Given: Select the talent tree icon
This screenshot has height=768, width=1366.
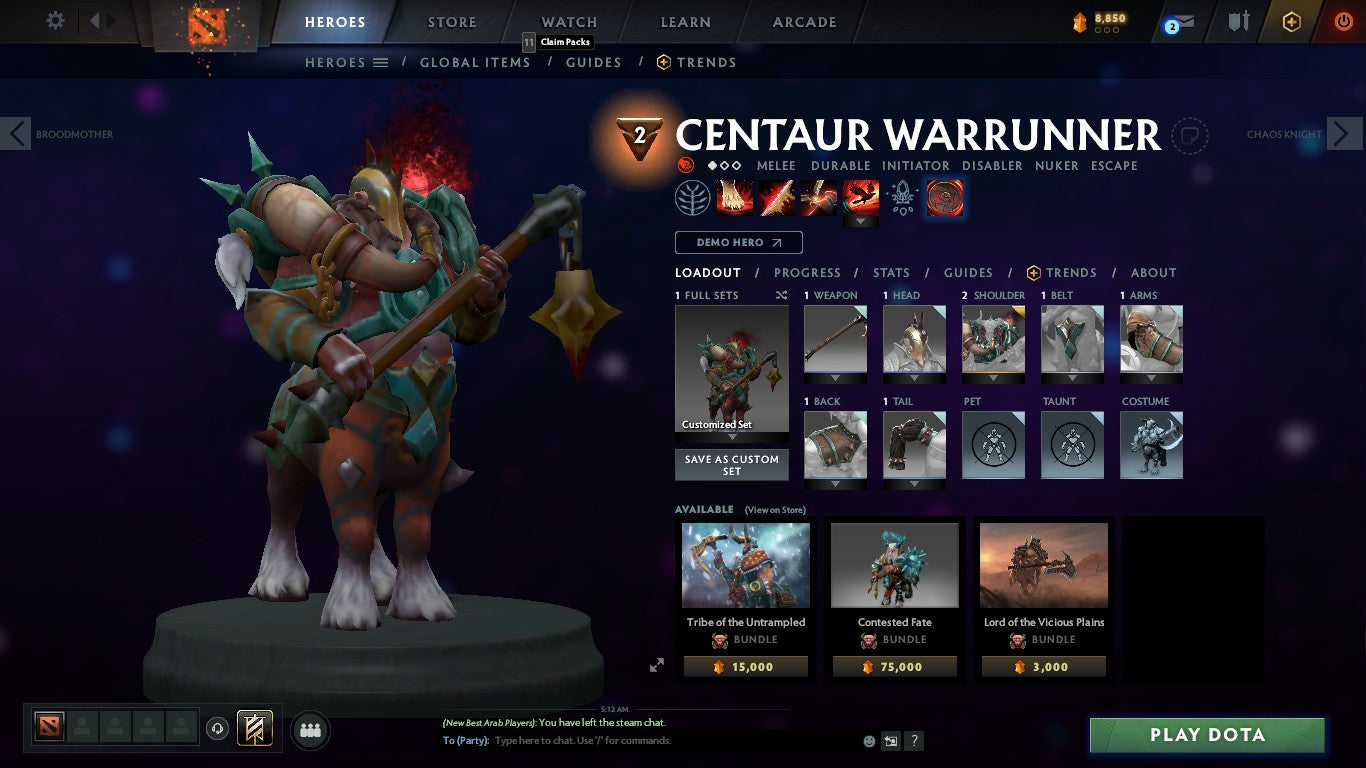Looking at the screenshot, I should (x=691, y=197).
